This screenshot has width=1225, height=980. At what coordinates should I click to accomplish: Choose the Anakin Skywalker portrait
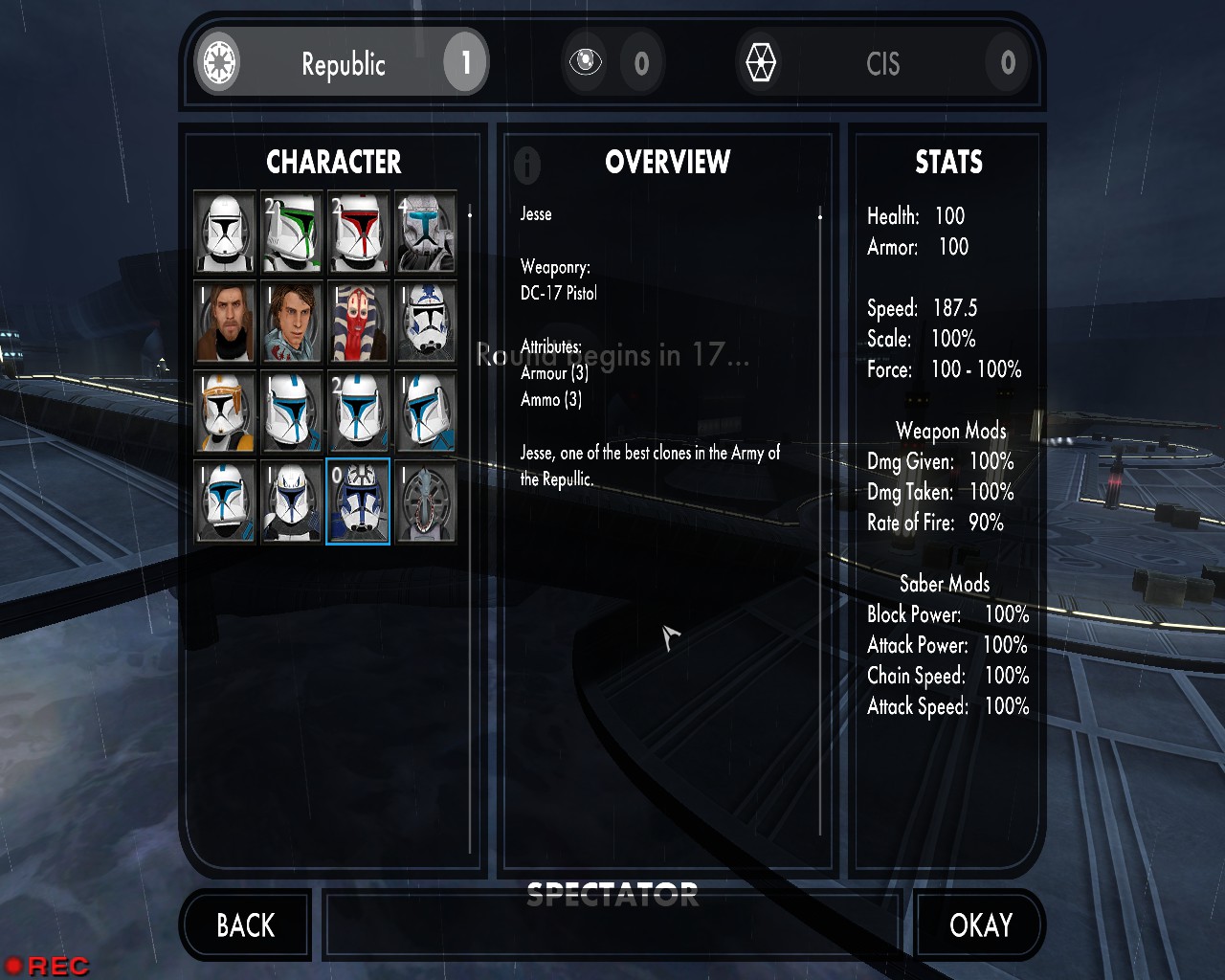point(292,323)
